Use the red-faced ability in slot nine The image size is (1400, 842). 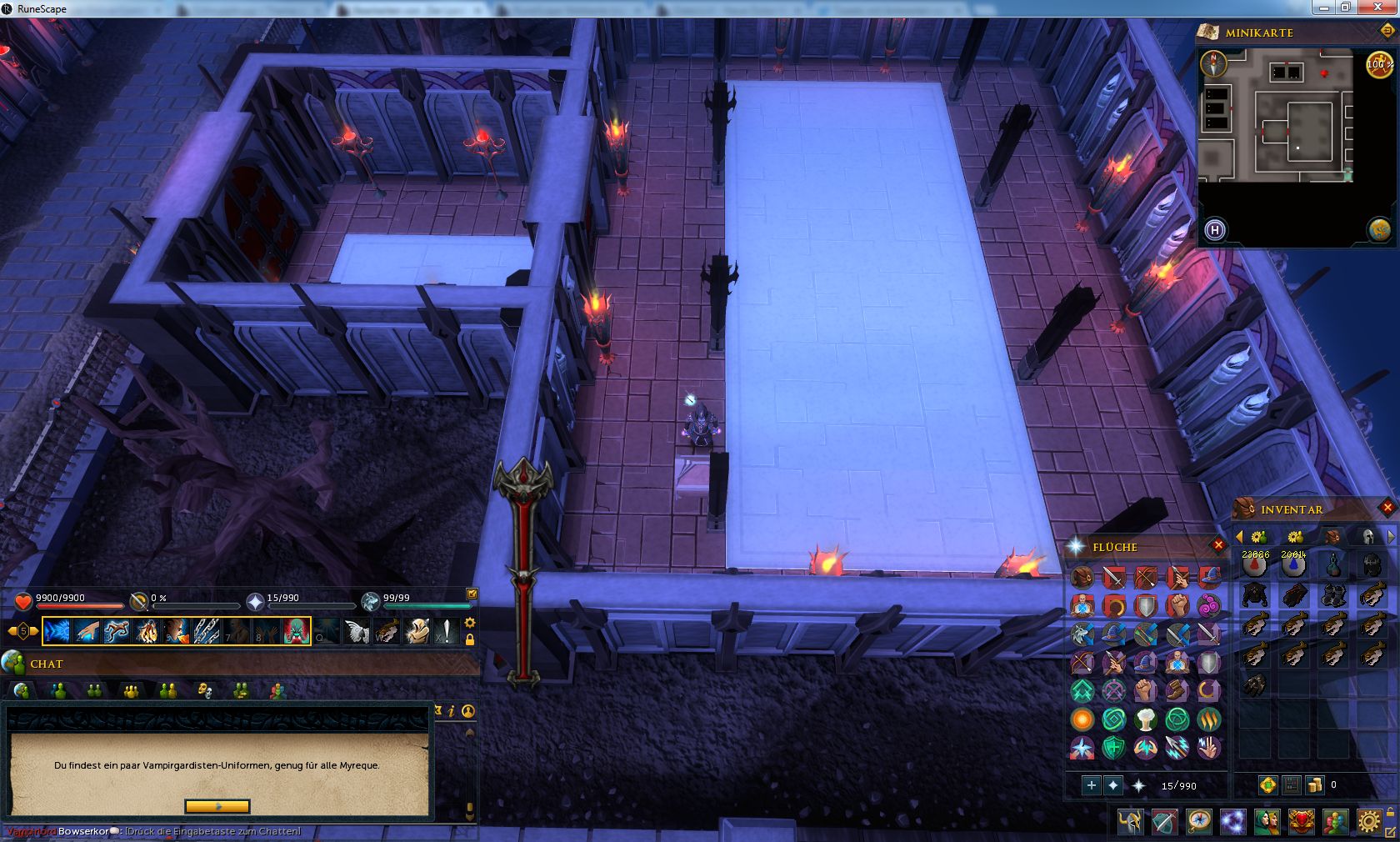[297, 631]
